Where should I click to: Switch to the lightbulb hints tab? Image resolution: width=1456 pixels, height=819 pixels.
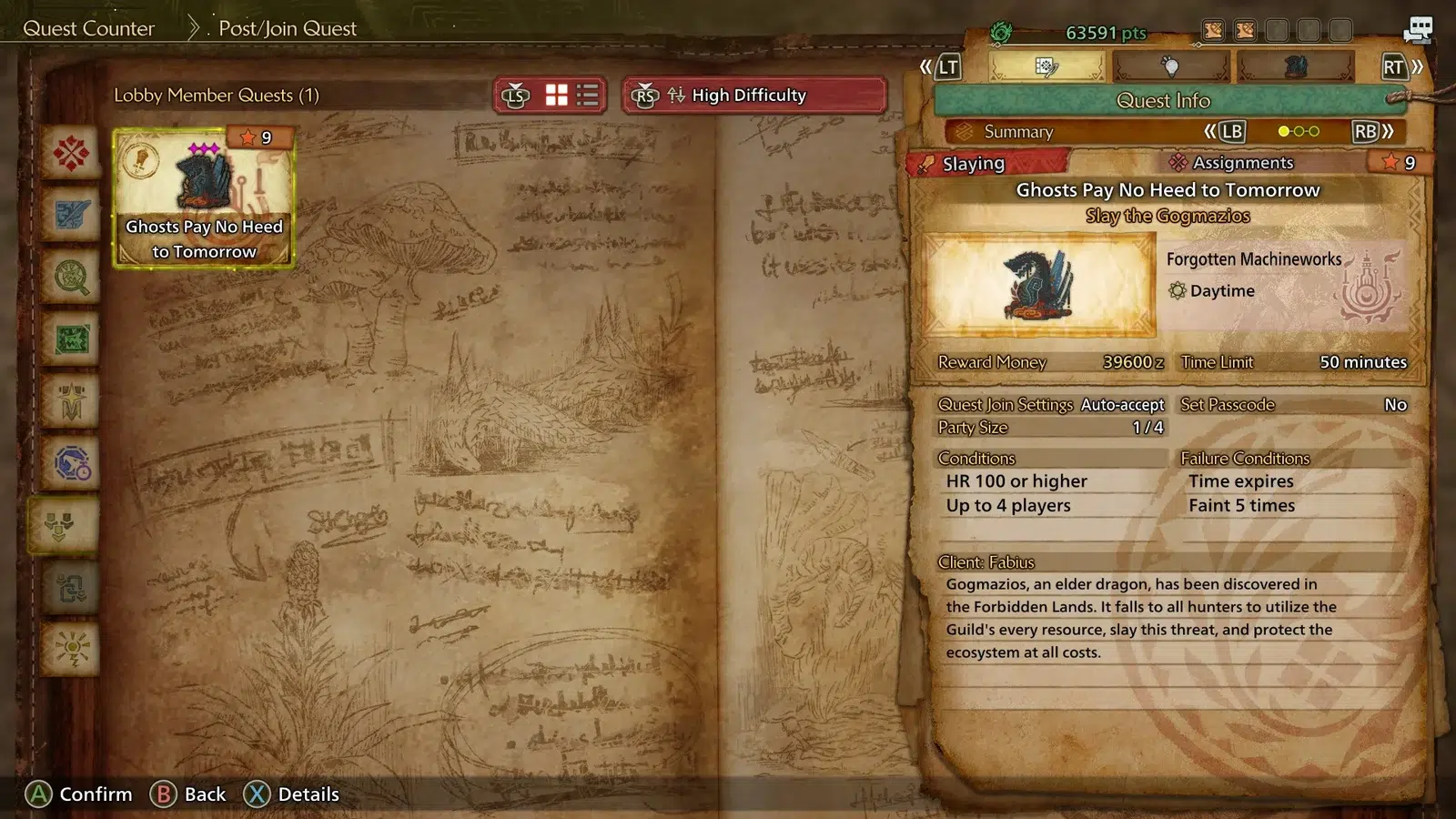(1171, 66)
